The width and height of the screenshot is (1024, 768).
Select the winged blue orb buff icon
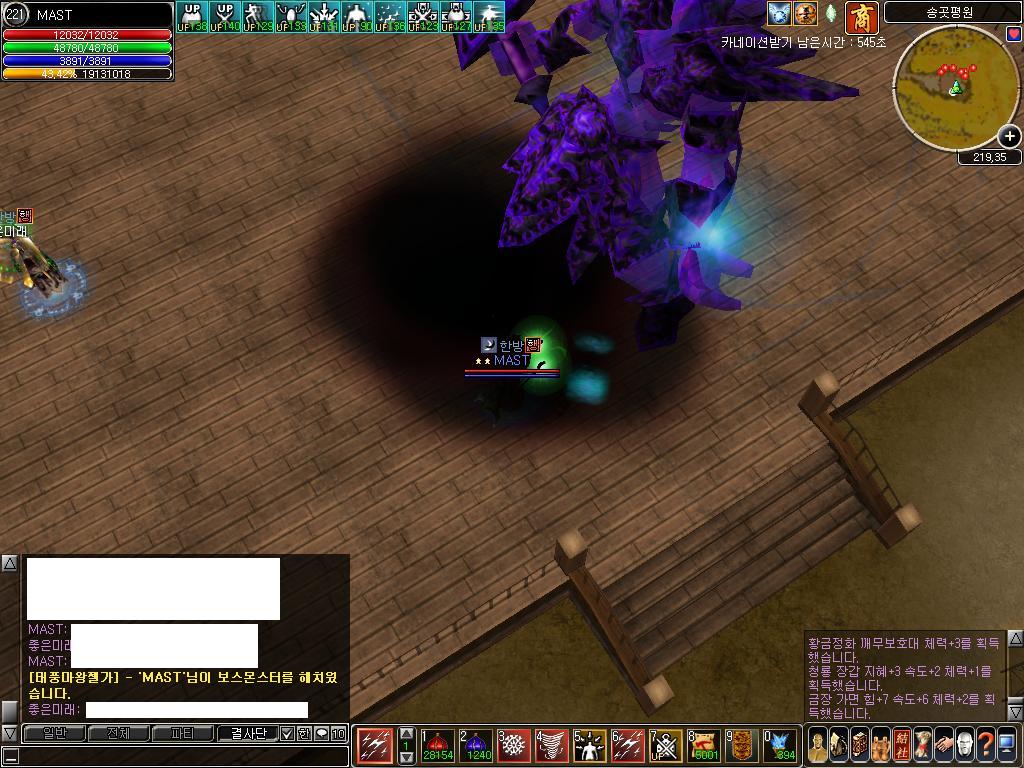[779, 14]
